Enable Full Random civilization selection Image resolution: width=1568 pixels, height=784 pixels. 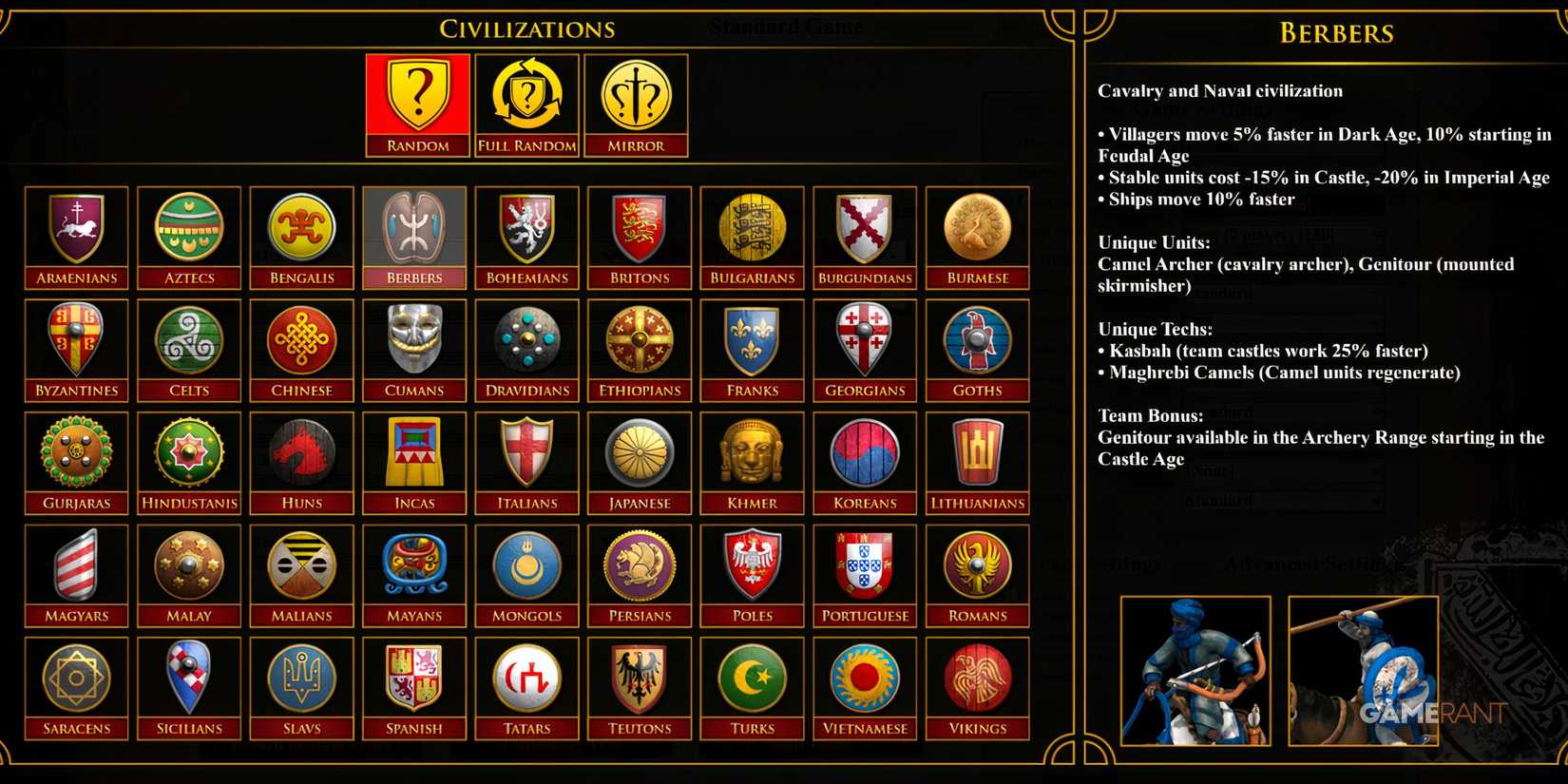pyautogui.click(x=526, y=105)
